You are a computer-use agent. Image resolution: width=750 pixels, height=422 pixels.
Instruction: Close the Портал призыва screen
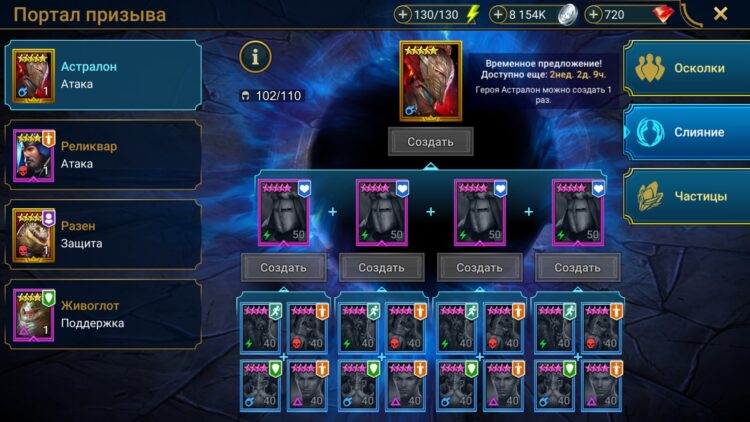pyautogui.click(x=720, y=14)
